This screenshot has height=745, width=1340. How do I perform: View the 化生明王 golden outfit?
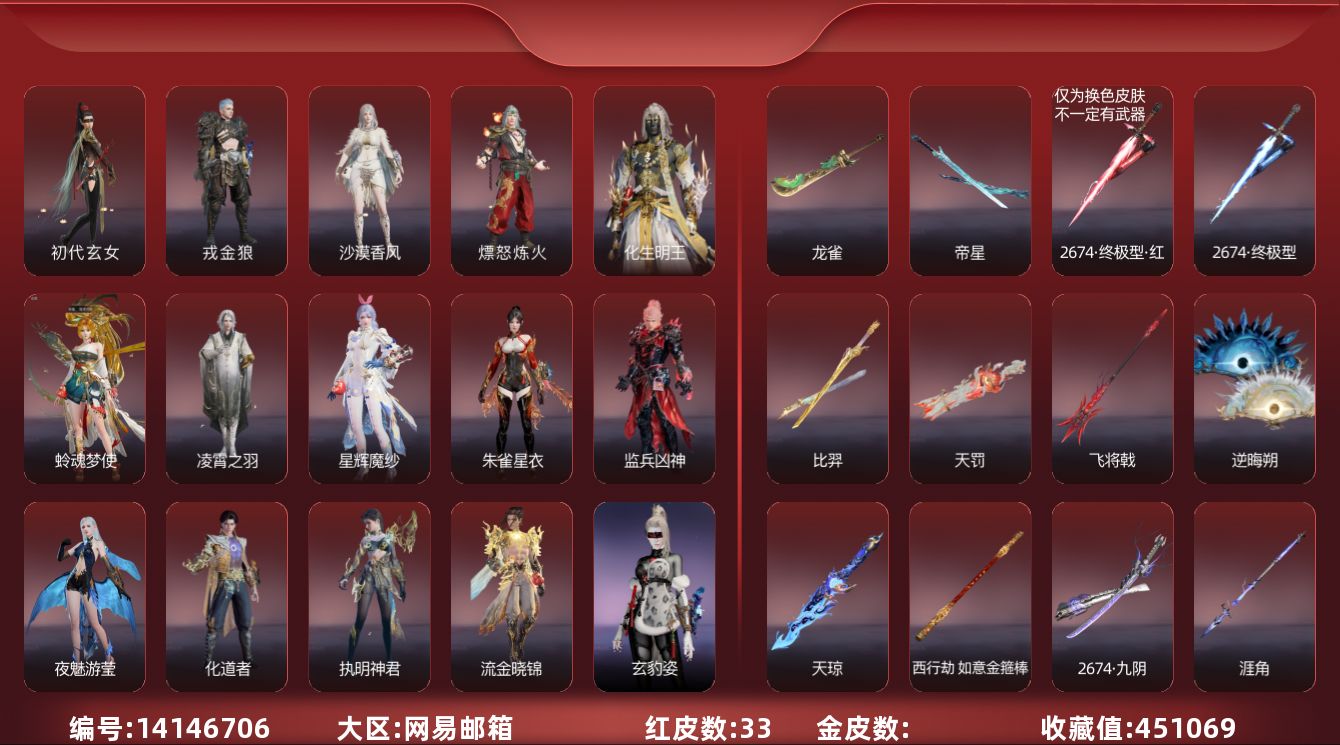653,178
